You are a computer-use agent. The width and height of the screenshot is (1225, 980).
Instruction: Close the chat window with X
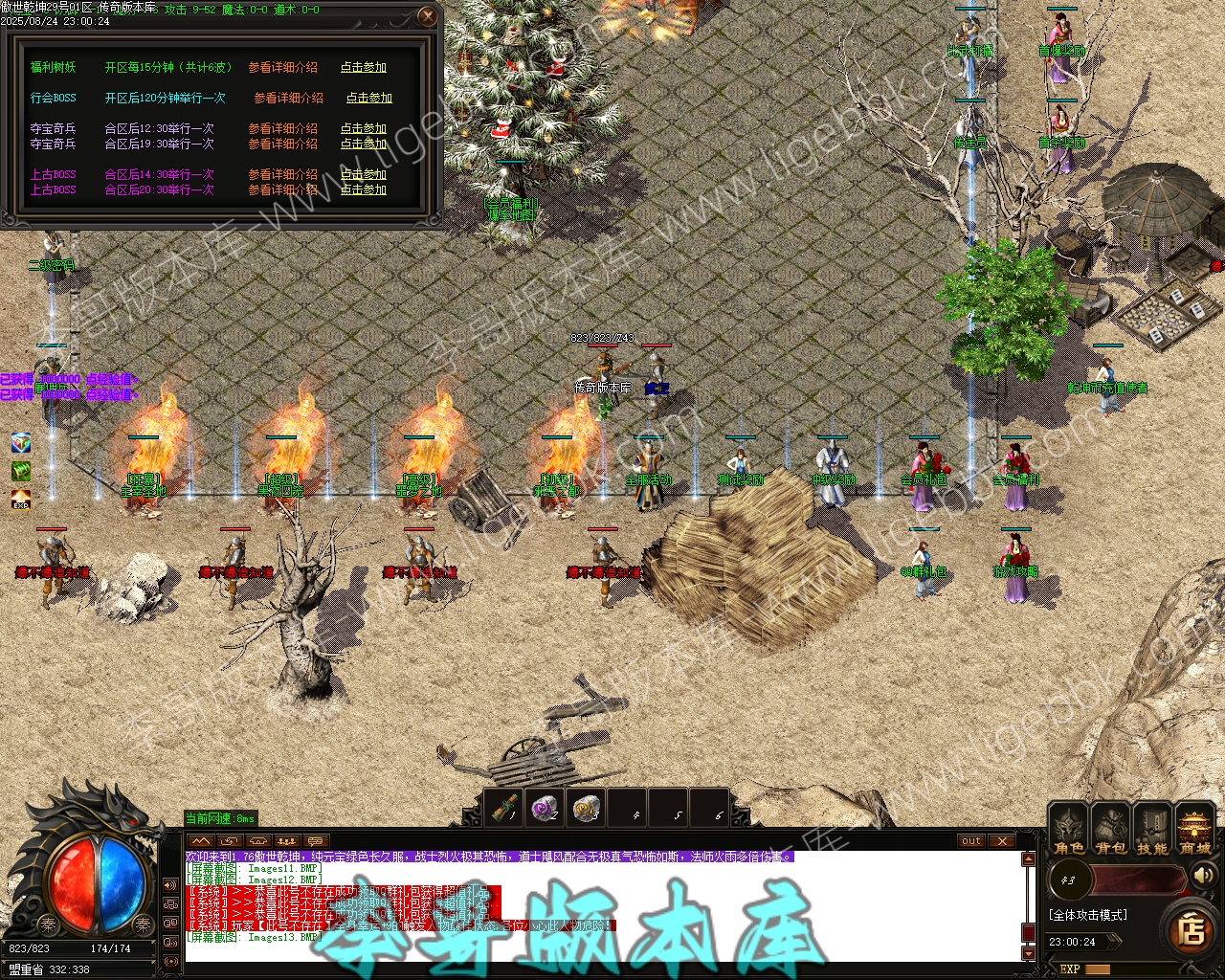[1001, 841]
